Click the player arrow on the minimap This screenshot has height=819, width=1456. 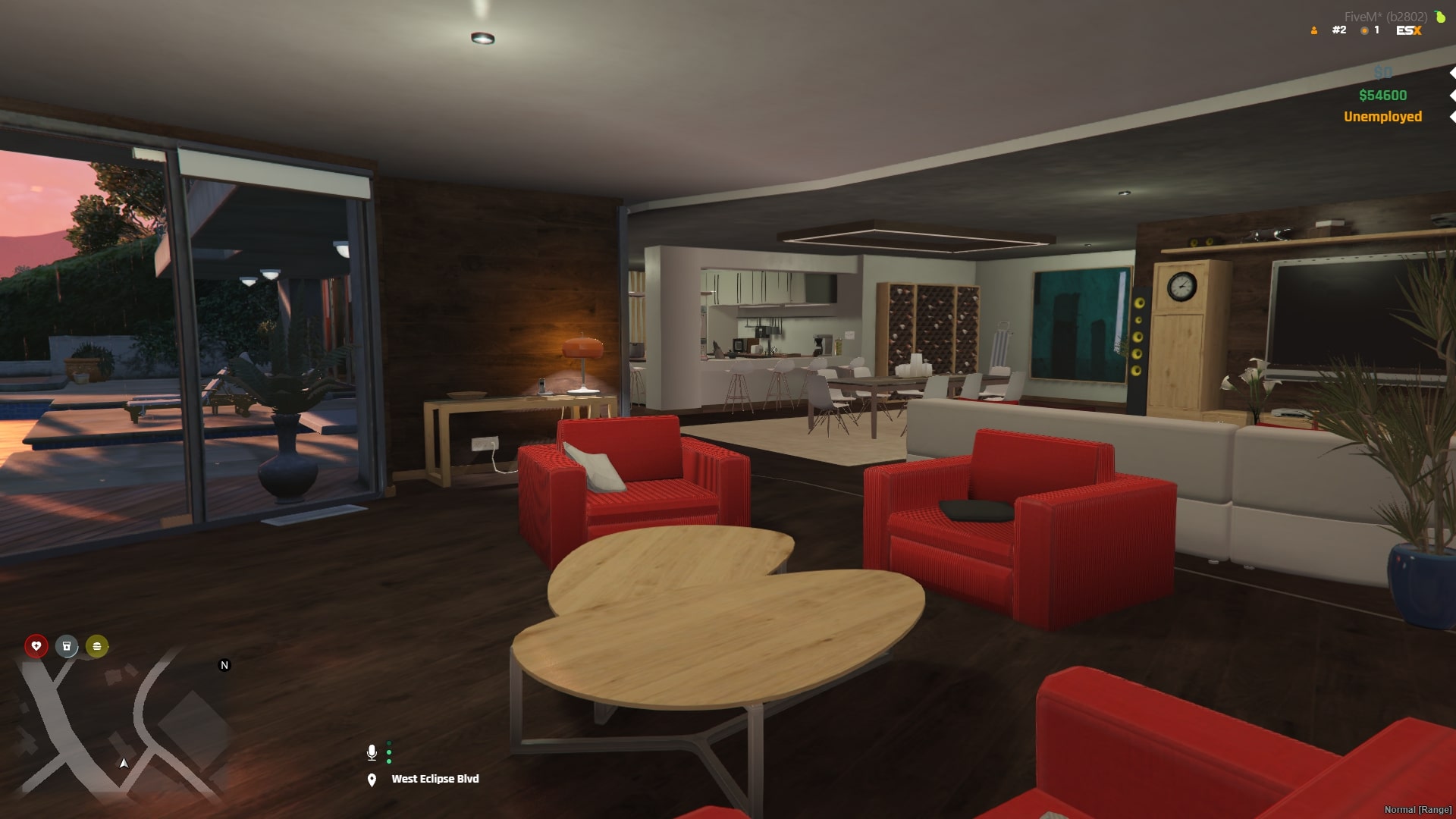(123, 764)
